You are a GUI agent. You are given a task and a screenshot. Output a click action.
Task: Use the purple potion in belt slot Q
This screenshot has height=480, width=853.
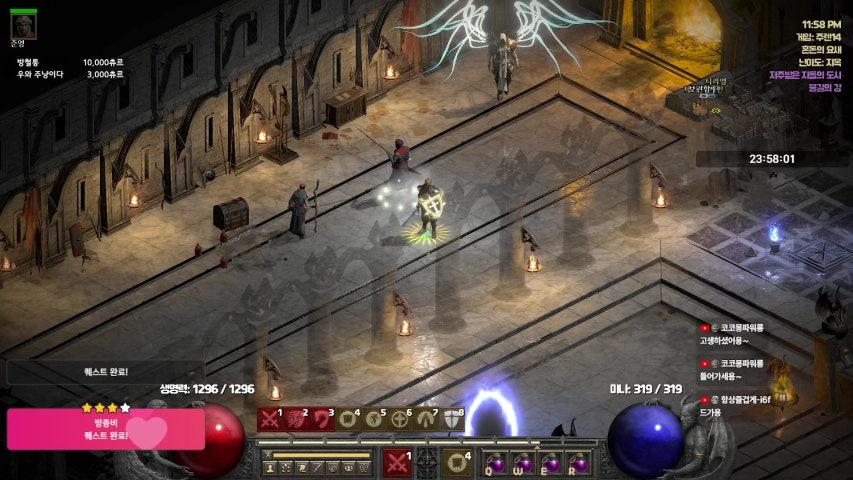(x=496, y=463)
